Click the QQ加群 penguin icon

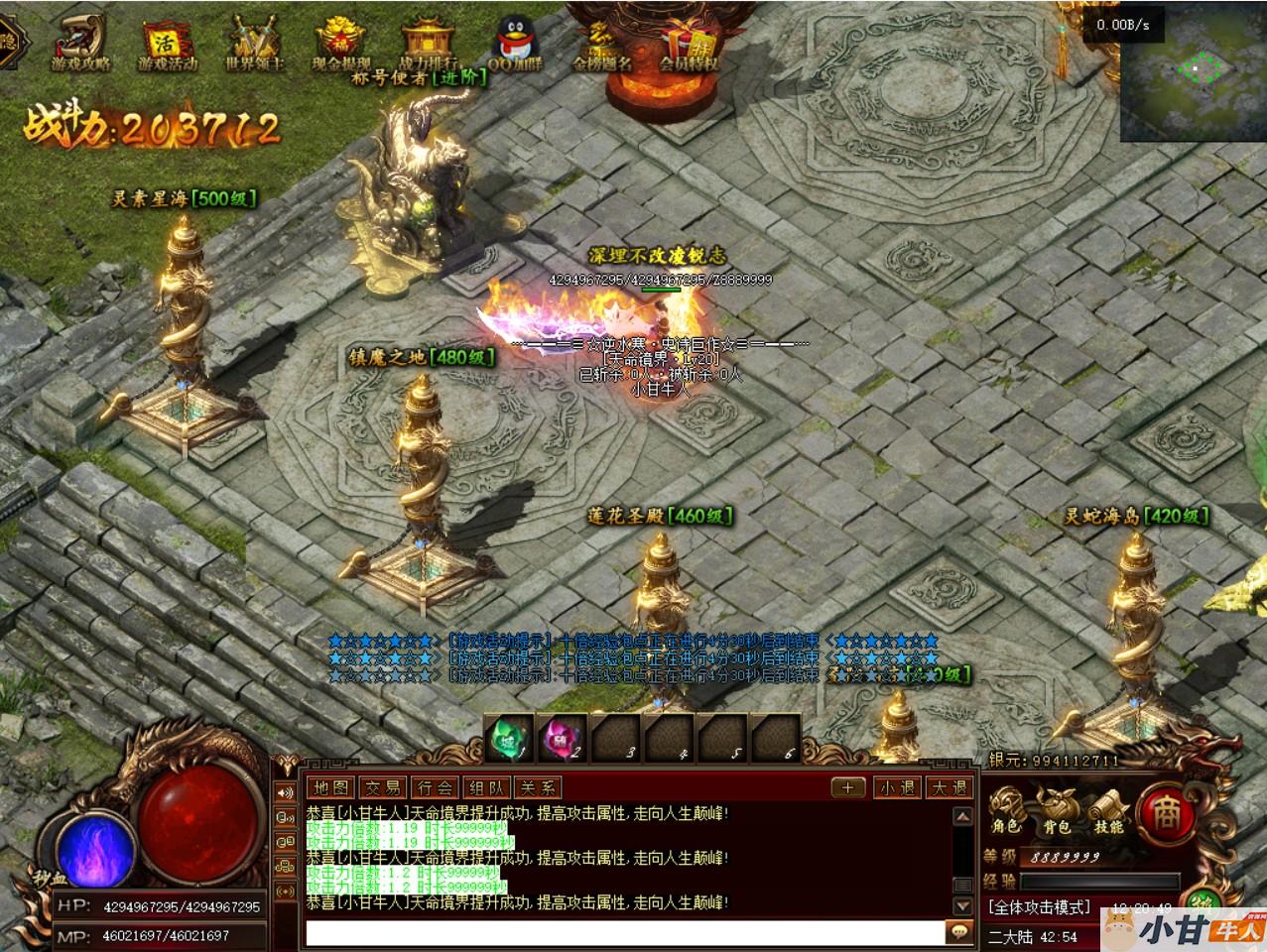[x=514, y=43]
